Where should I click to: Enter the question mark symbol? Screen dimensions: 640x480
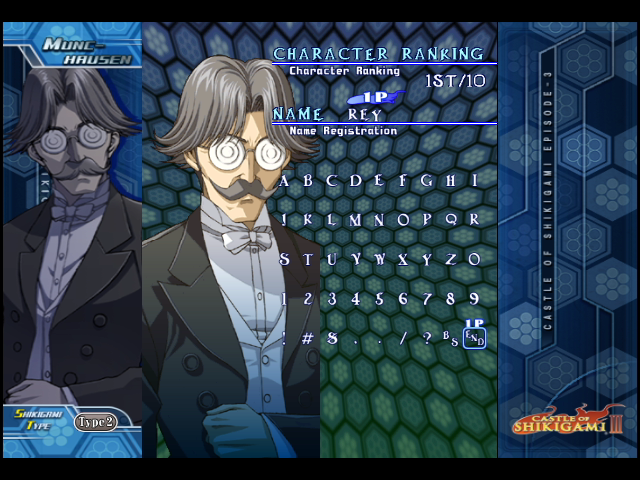coord(428,339)
